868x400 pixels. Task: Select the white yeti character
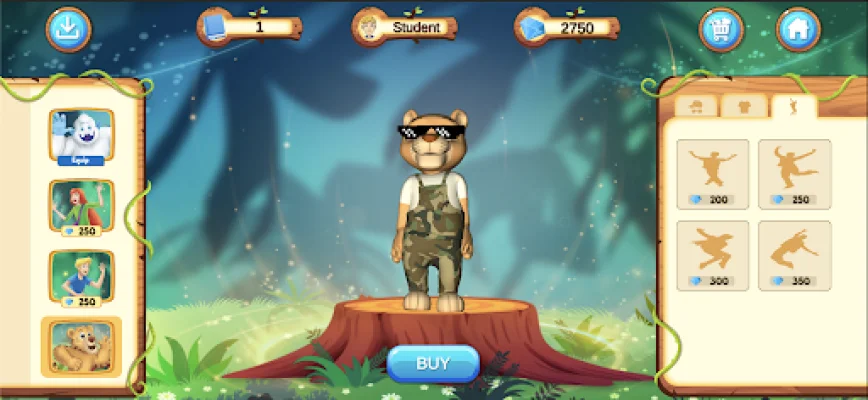pyautogui.click(x=81, y=135)
